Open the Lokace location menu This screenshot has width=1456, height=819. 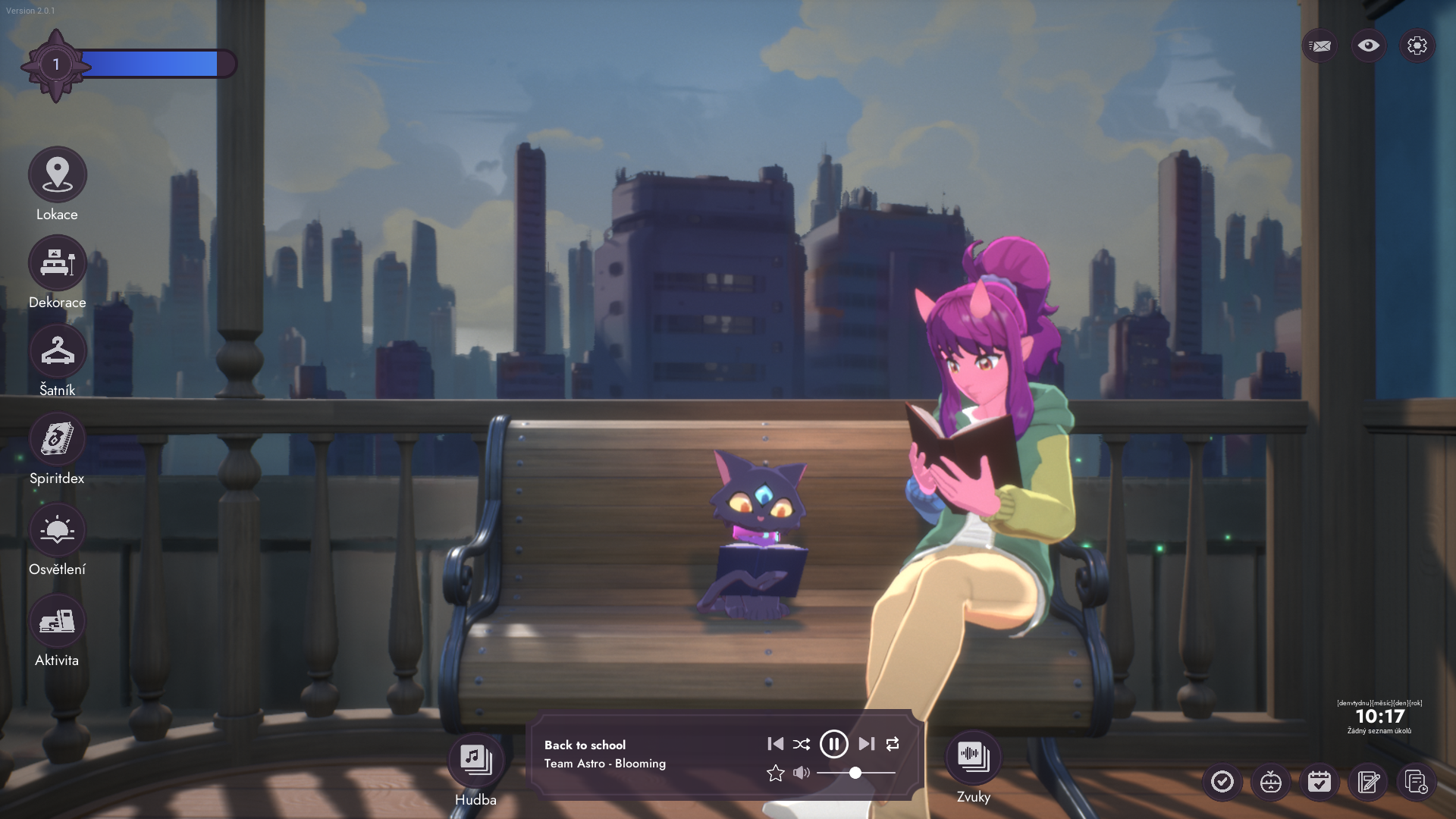(57, 175)
